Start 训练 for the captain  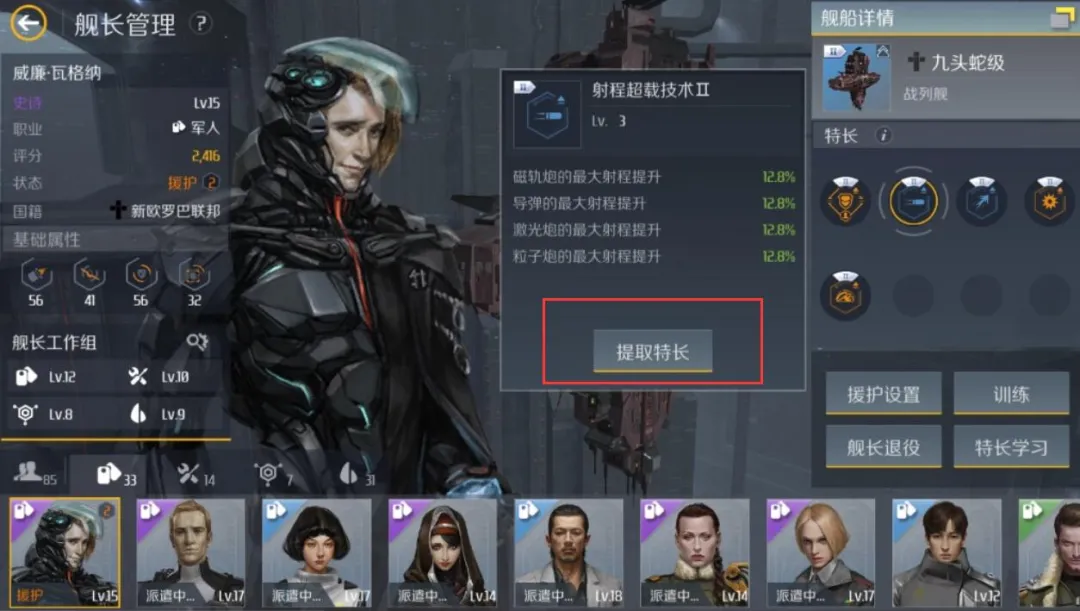tap(1011, 394)
